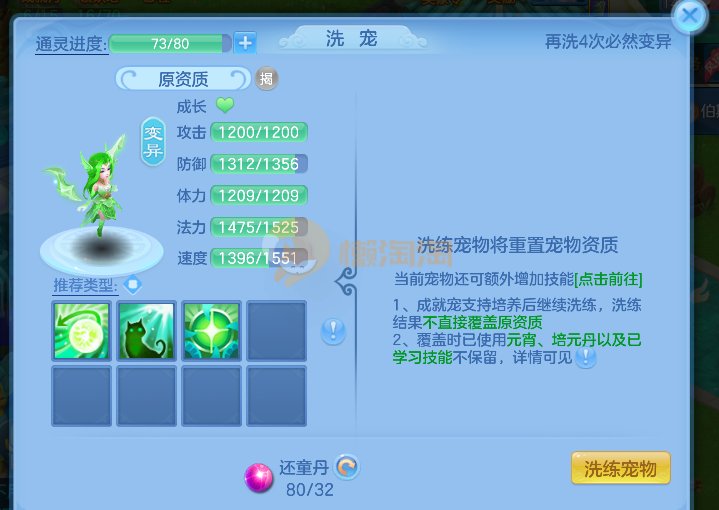Click the 洗练宠物 button

620,468
